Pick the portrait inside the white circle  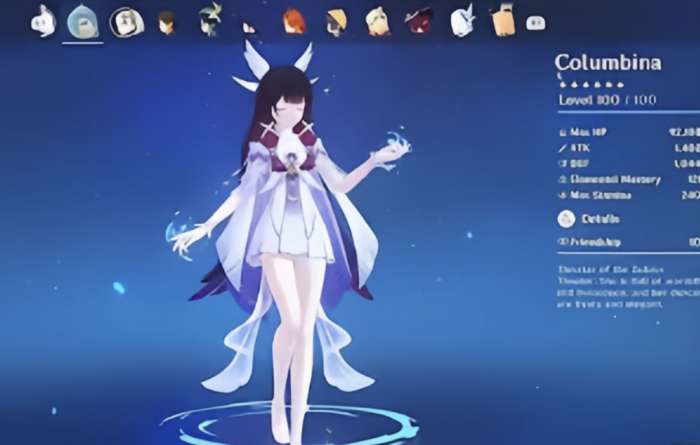(125, 20)
